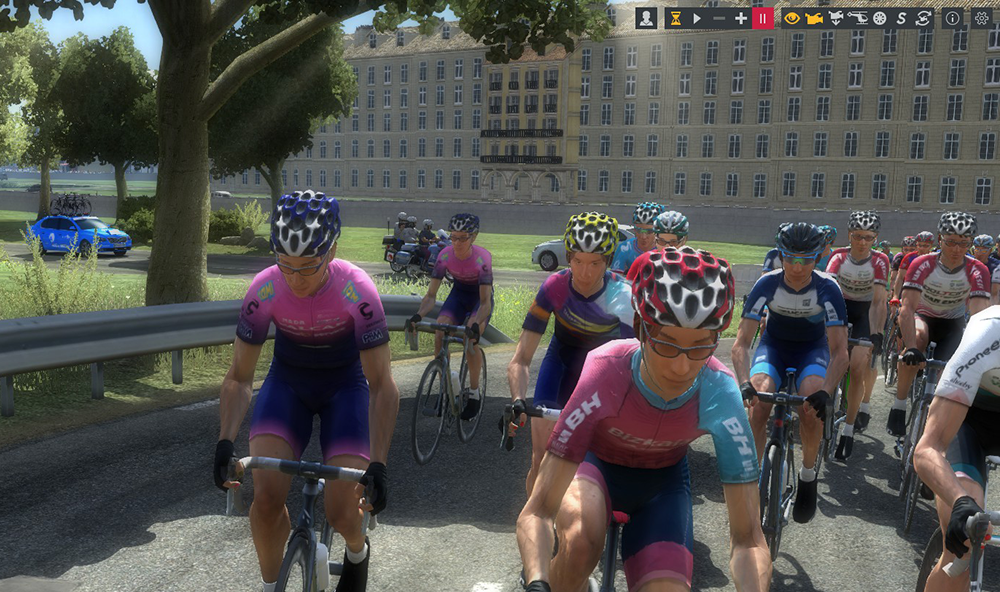Resume the race with the play arrow

coord(697,18)
